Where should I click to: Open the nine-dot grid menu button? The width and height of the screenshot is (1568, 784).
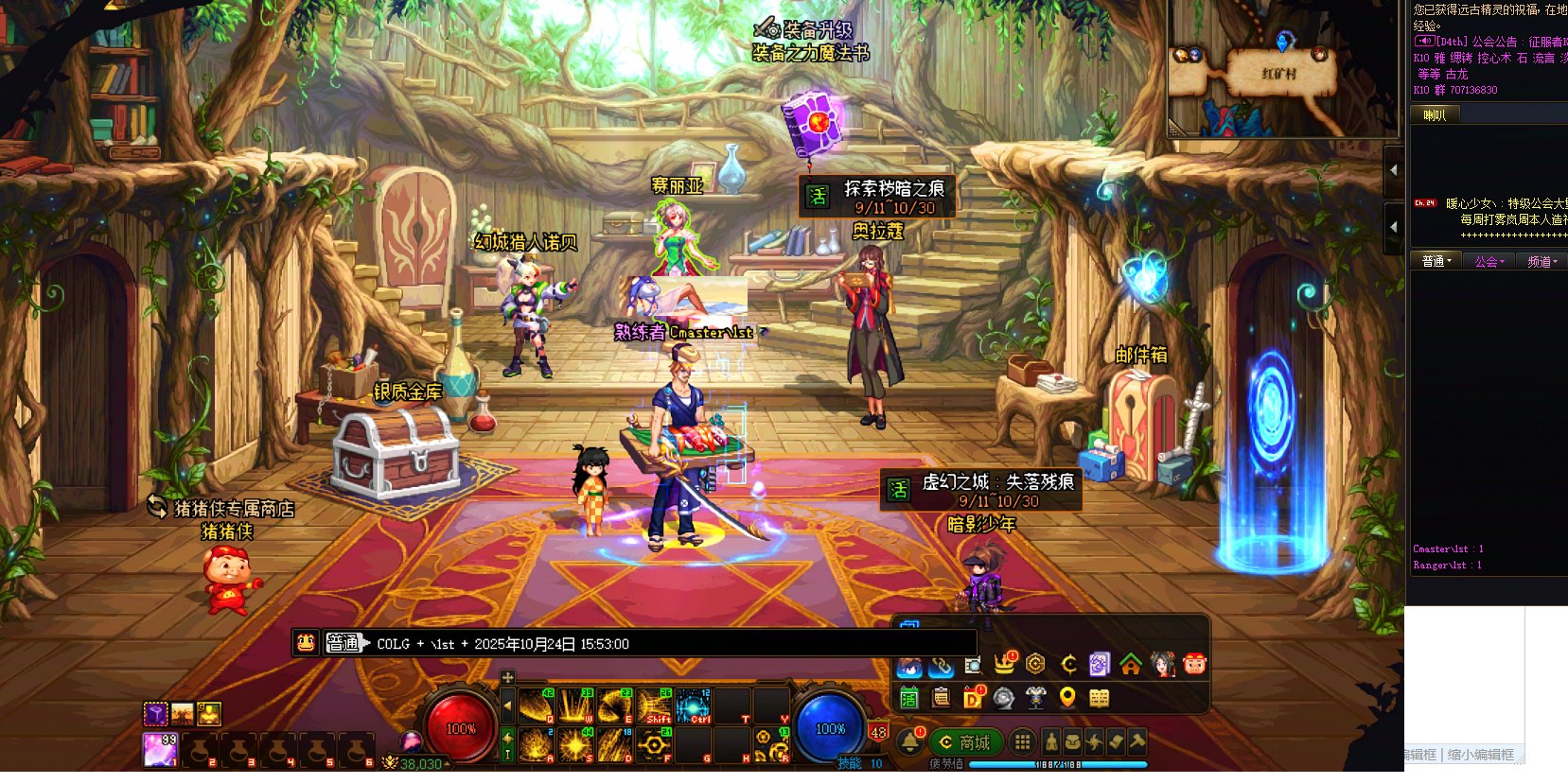(x=1022, y=742)
